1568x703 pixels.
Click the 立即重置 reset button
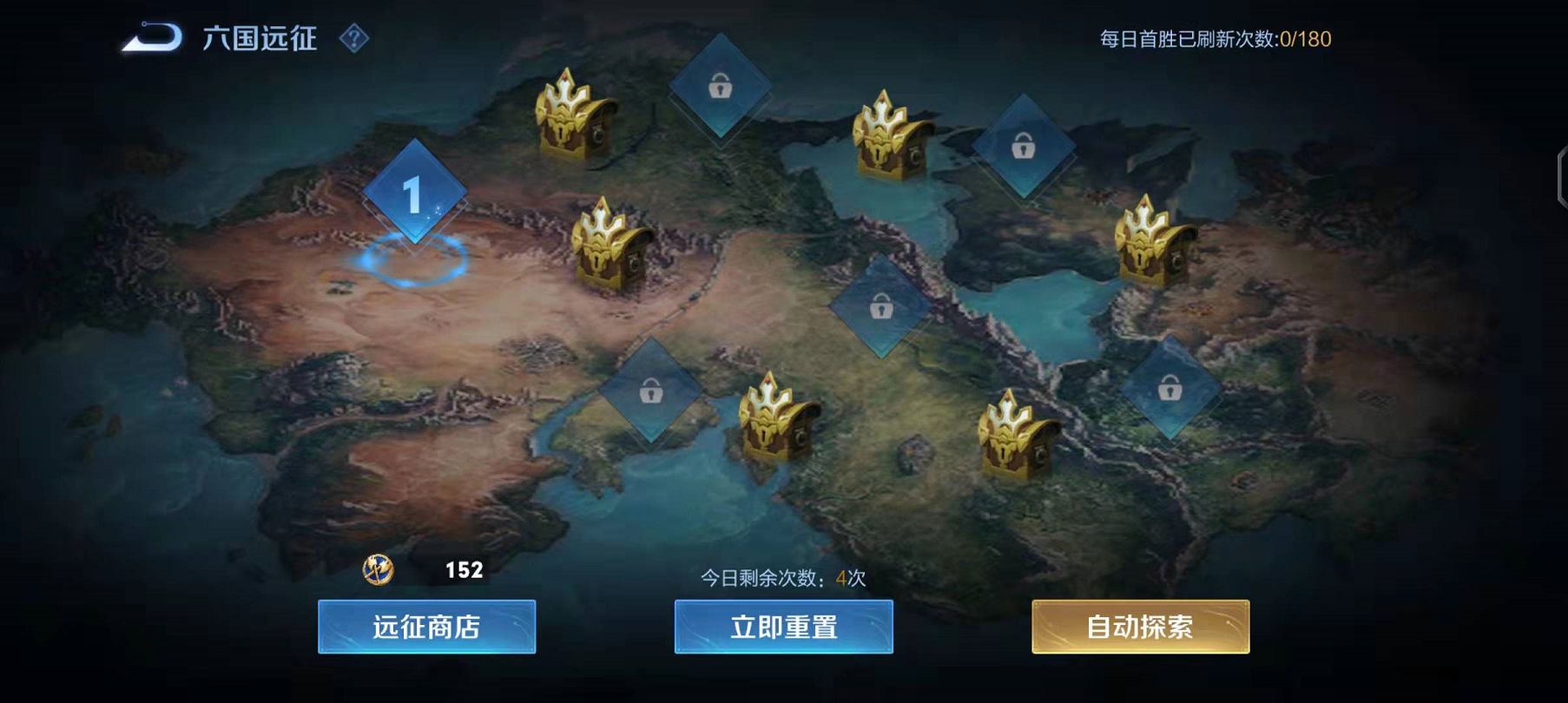tap(783, 627)
